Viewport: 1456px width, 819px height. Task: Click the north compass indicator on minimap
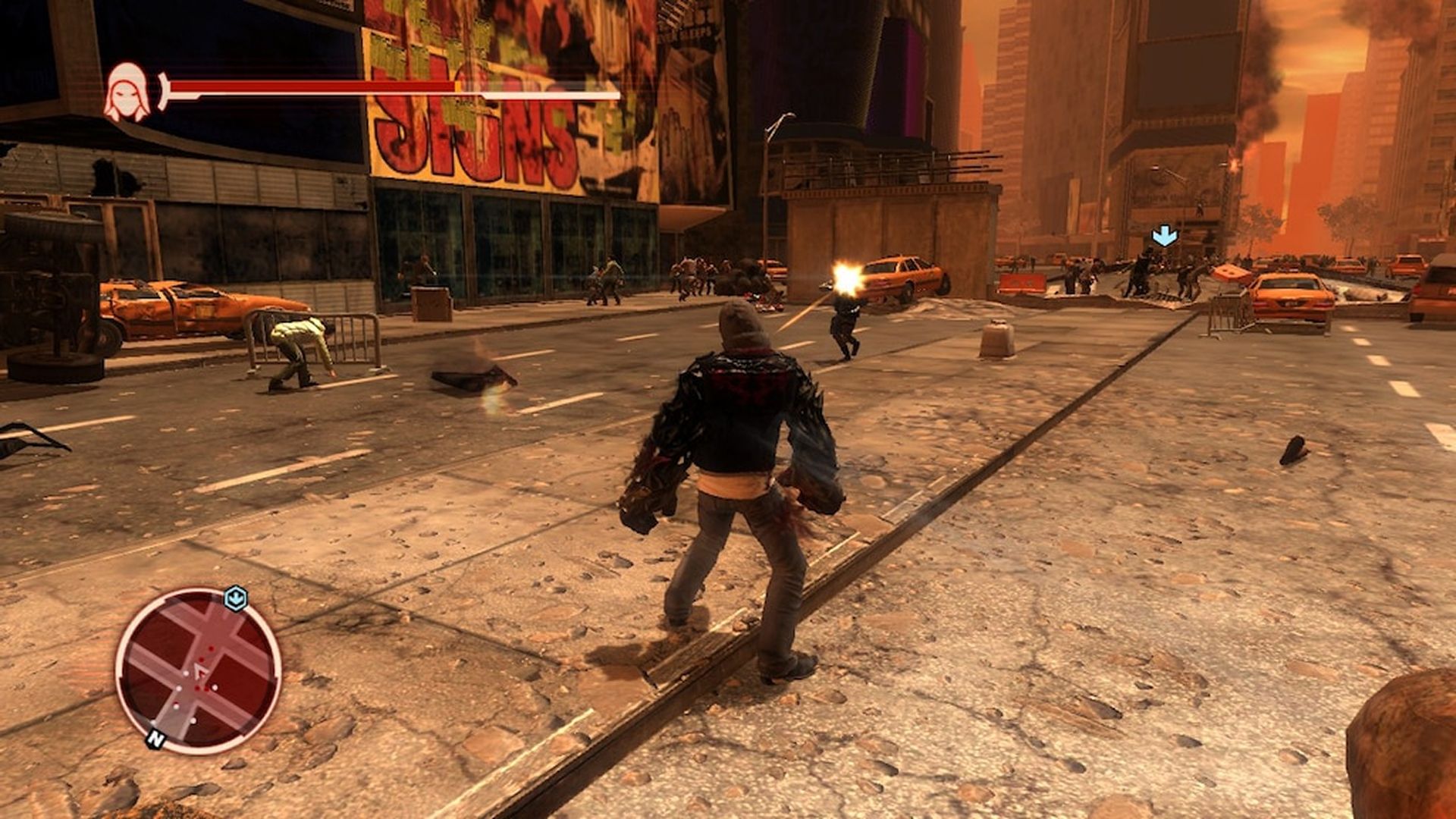(x=155, y=738)
